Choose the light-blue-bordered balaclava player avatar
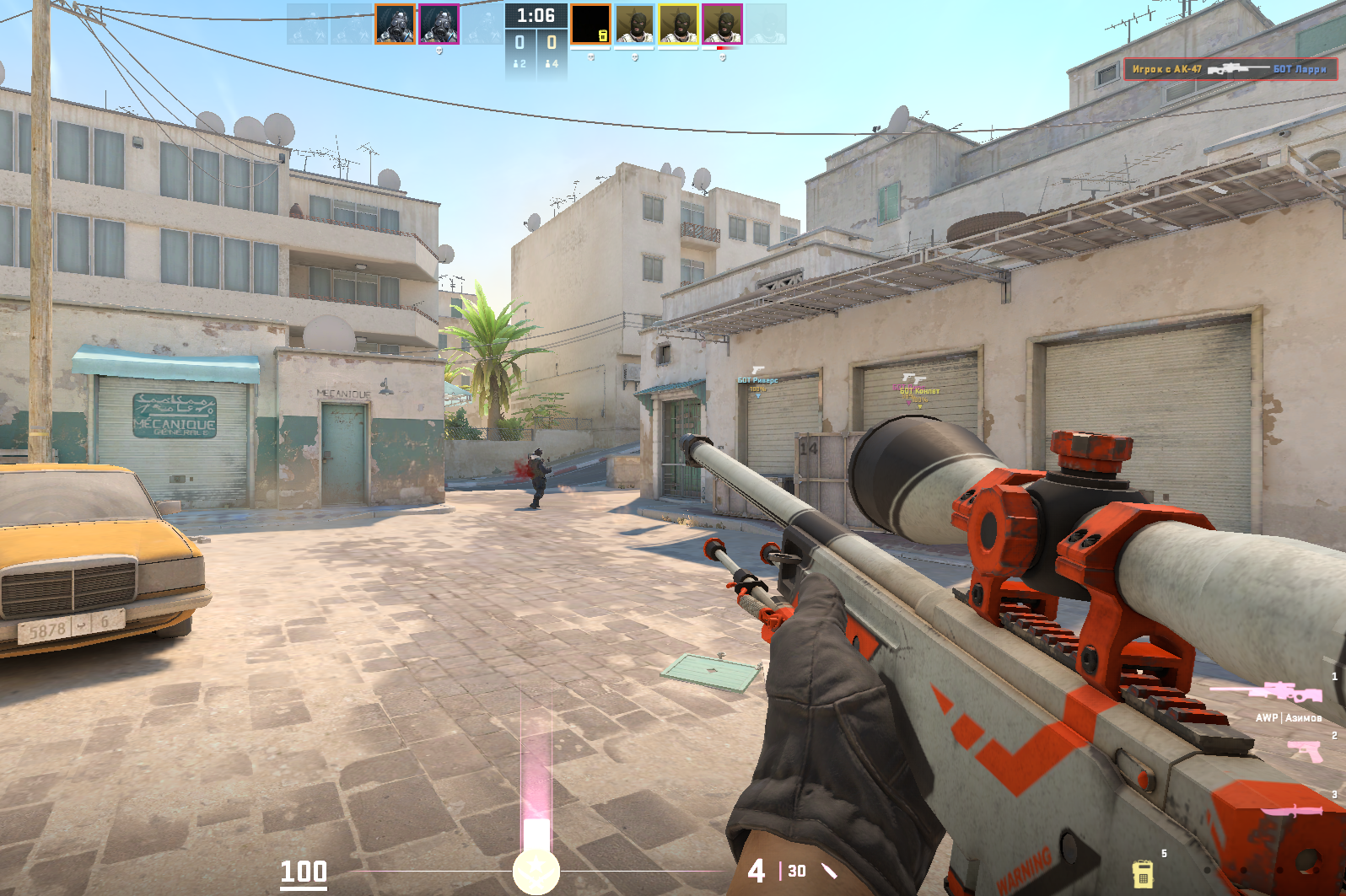The image size is (1346, 896). pos(634,24)
